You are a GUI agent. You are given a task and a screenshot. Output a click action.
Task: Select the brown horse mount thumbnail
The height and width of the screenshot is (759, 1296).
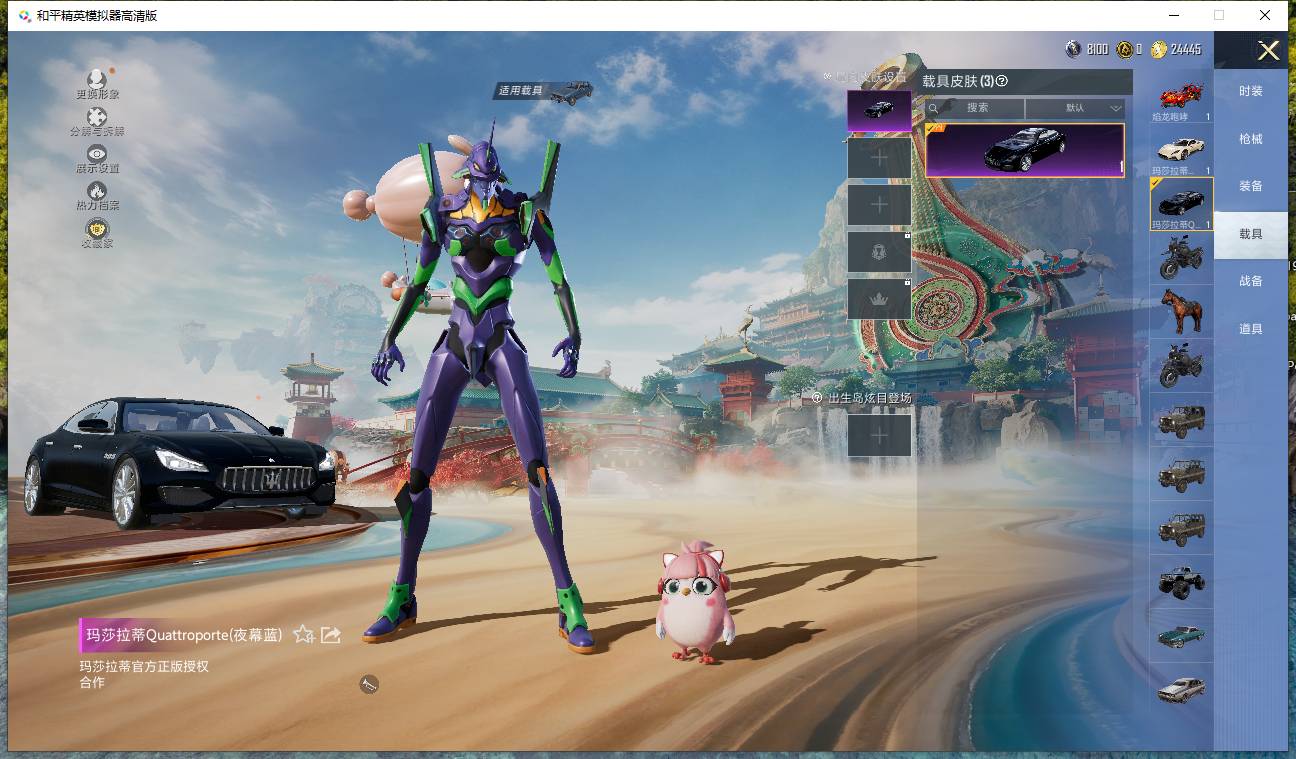1181,311
